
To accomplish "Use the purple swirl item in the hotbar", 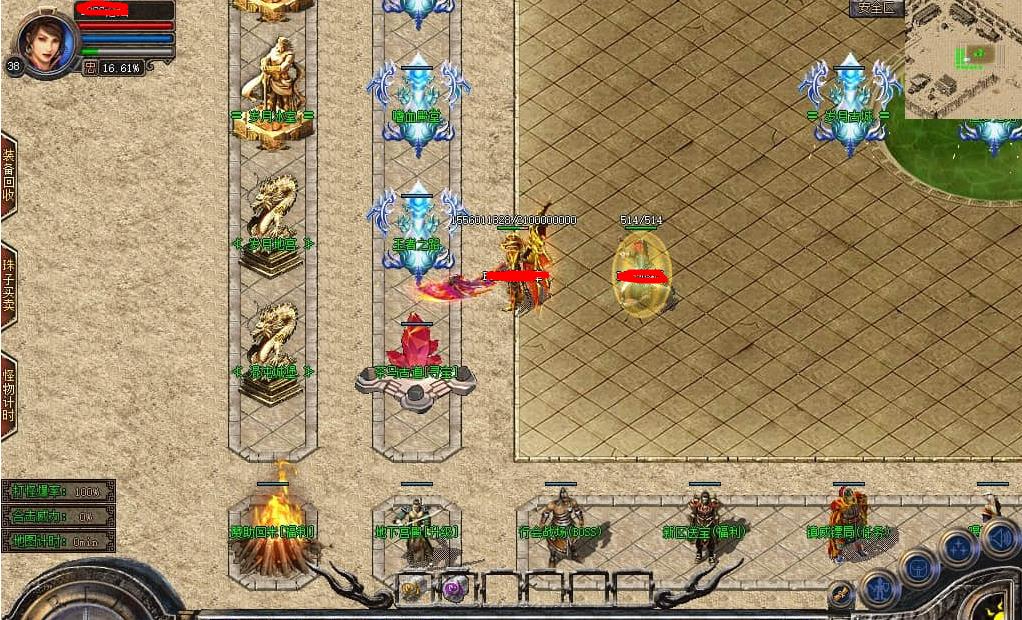I will point(454,589).
